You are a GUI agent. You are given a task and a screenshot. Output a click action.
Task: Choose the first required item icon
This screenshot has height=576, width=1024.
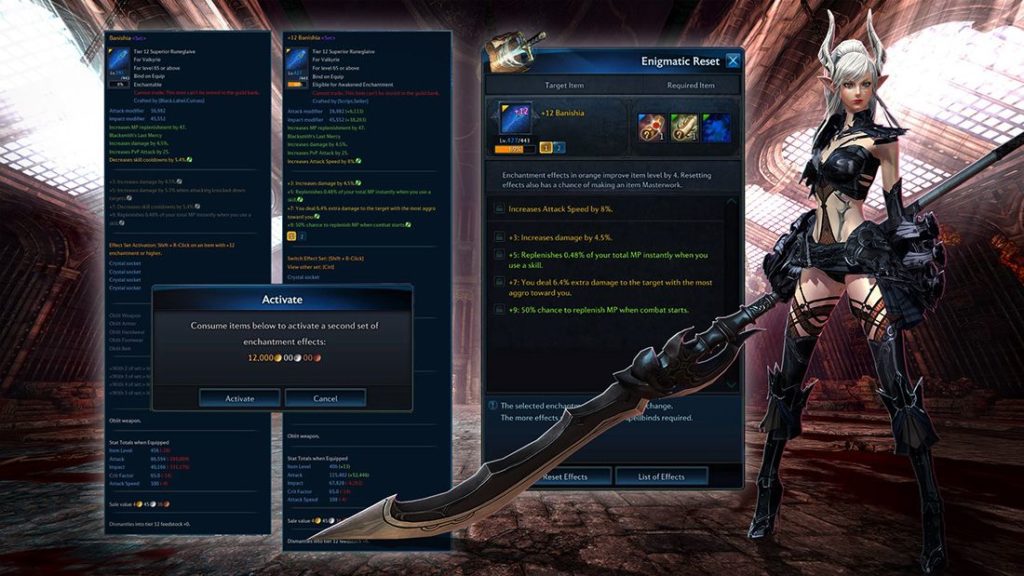click(x=653, y=127)
